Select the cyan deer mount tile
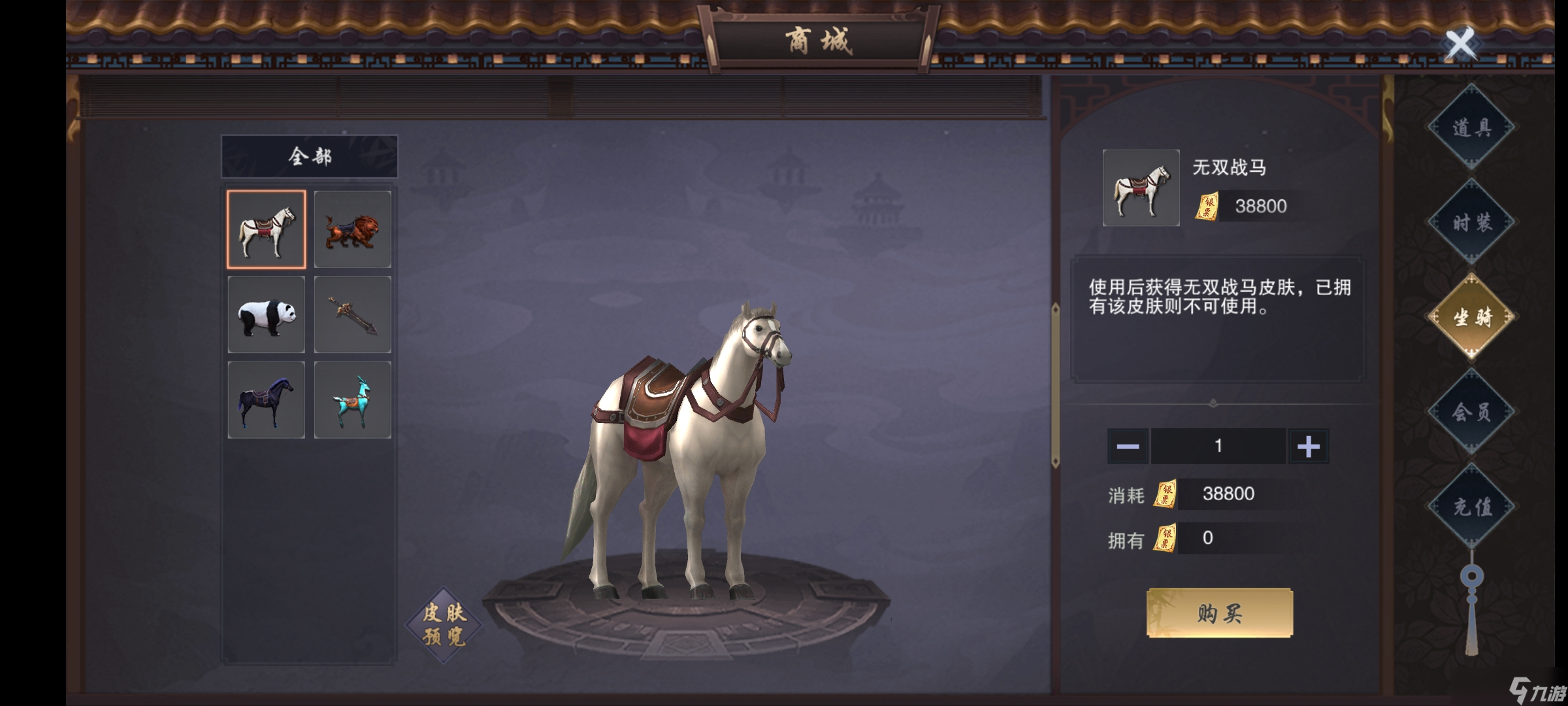 [x=353, y=400]
